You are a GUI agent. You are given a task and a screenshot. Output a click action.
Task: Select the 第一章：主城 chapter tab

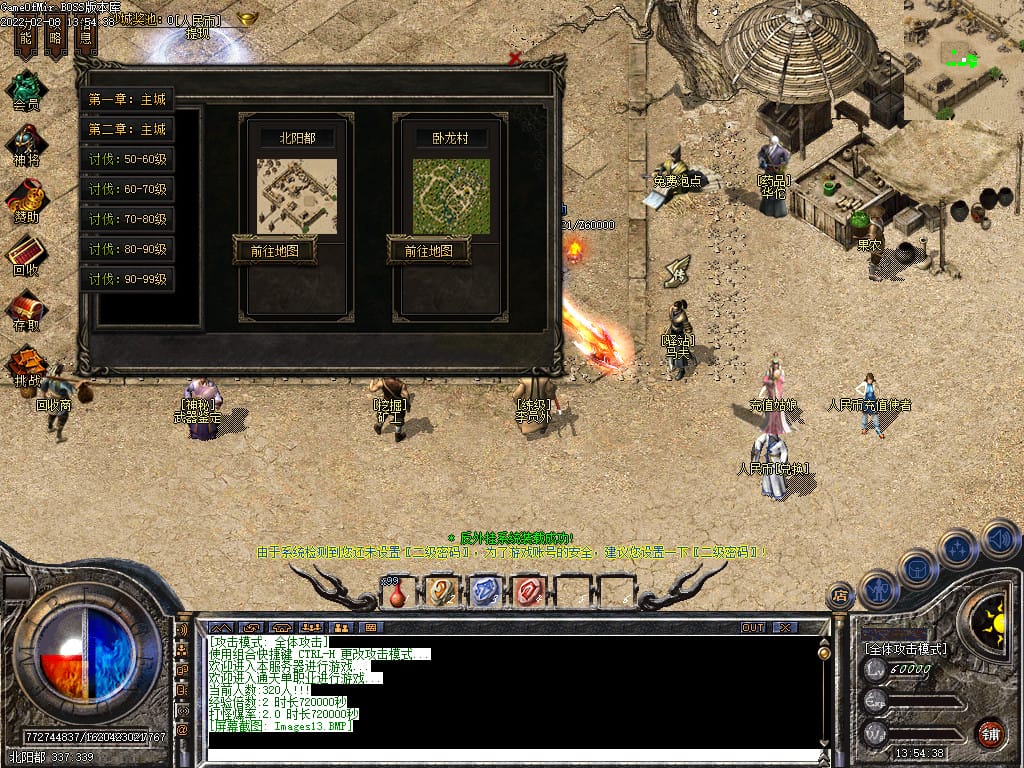(x=127, y=99)
